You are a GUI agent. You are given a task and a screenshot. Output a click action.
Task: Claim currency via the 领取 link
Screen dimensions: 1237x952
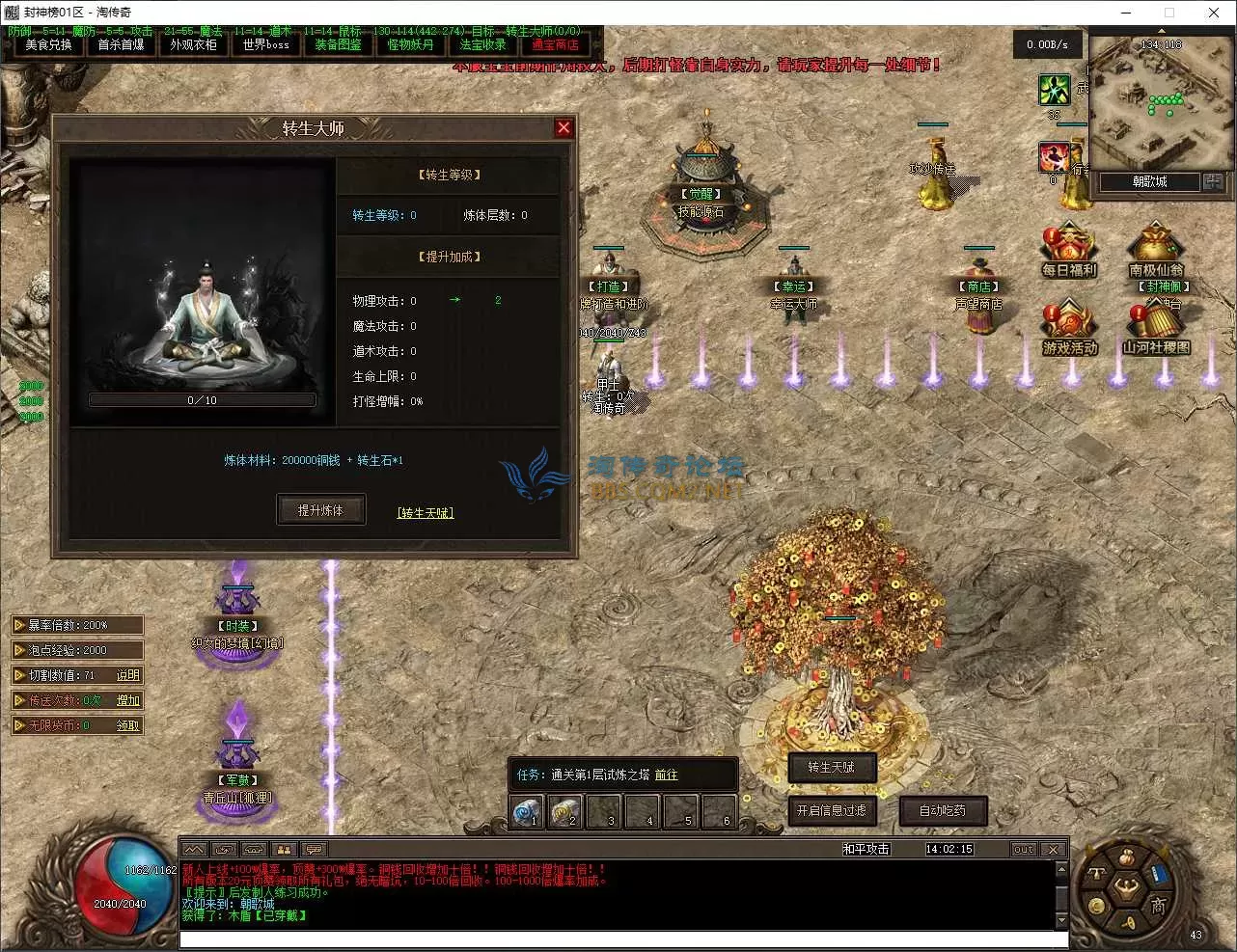[x=129, y=724]
